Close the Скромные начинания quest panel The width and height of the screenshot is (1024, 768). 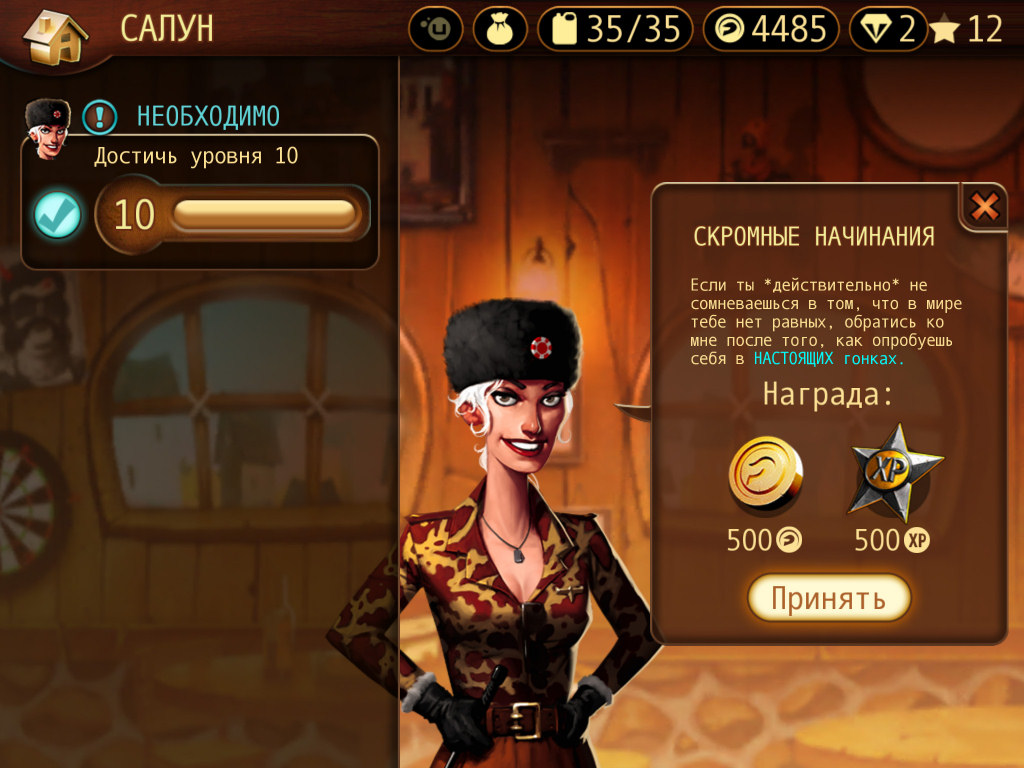(x=985, y=207)
